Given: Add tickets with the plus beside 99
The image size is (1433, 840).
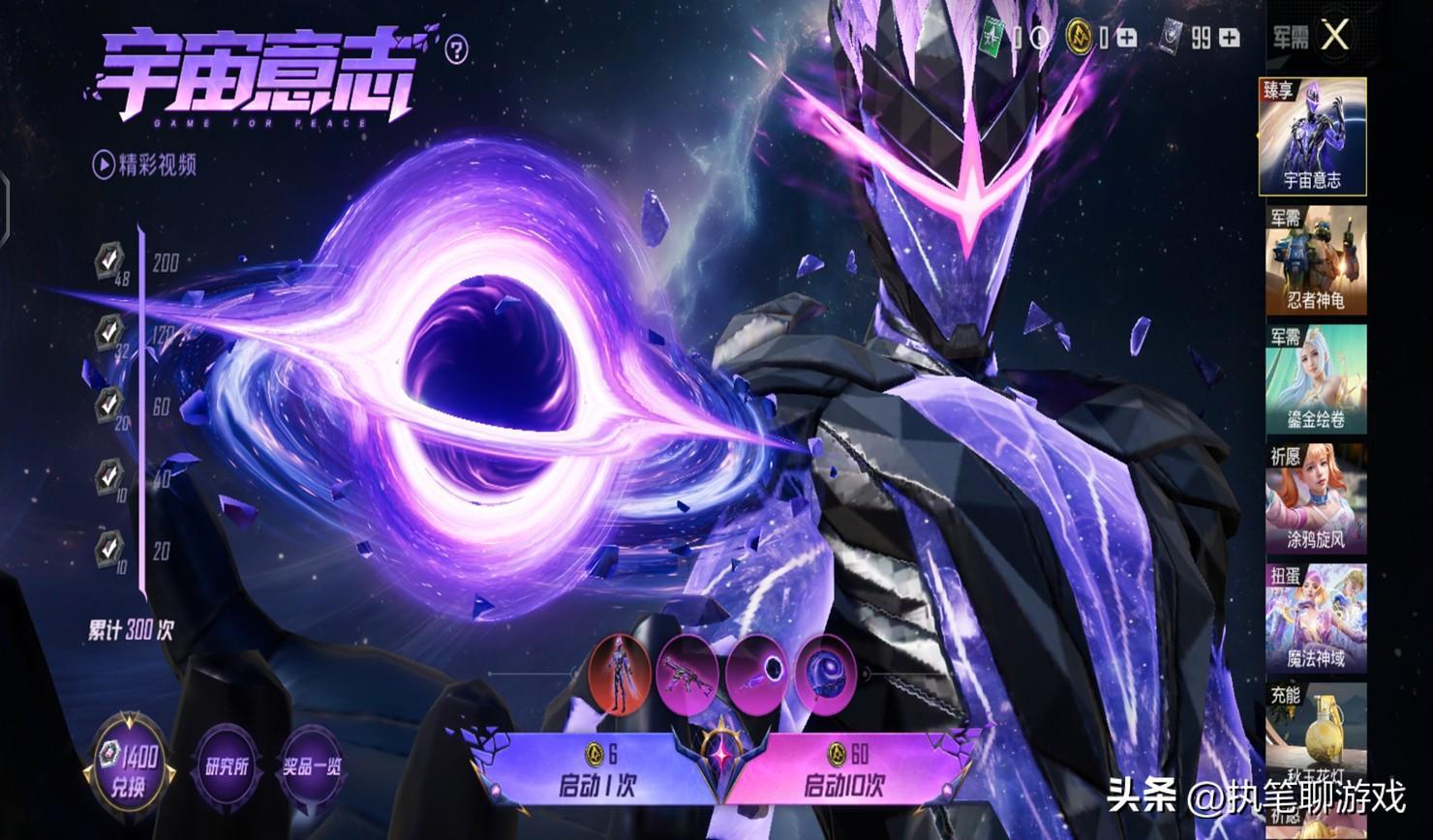Looking at the screenshot, I should [1230, 38].
